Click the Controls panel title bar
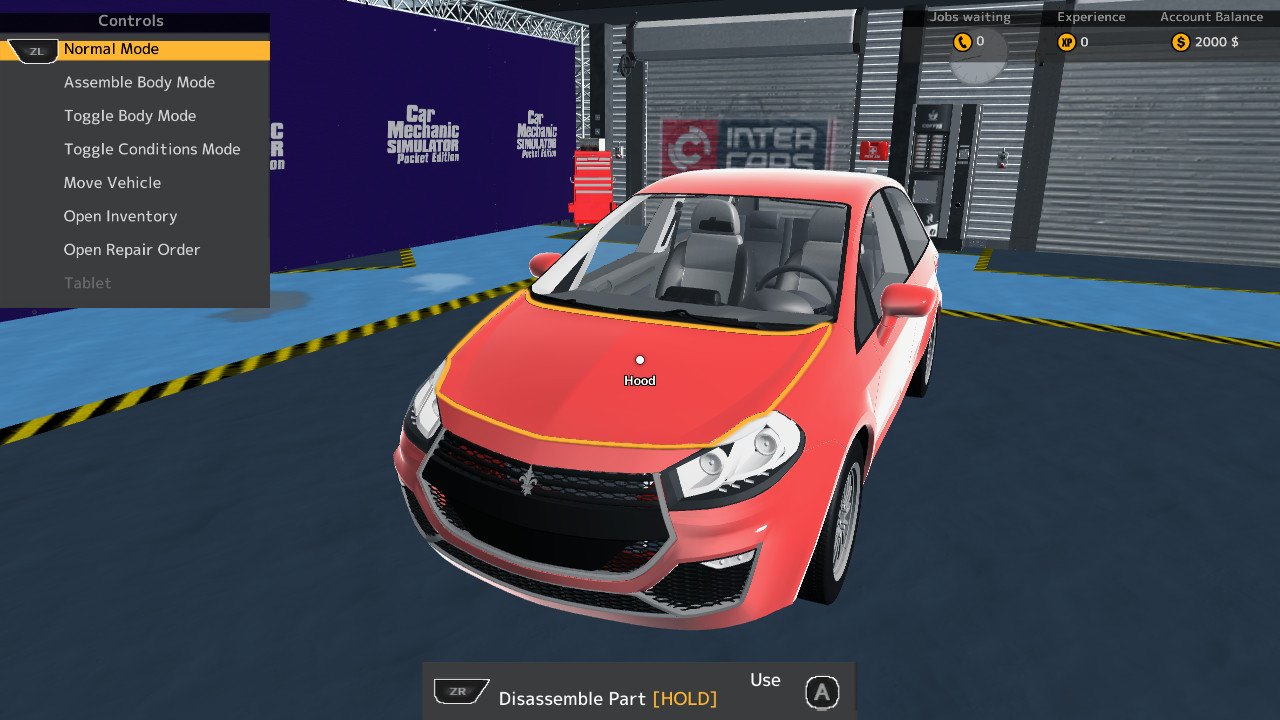This screenshot has height=720, width=1280. 131,20
